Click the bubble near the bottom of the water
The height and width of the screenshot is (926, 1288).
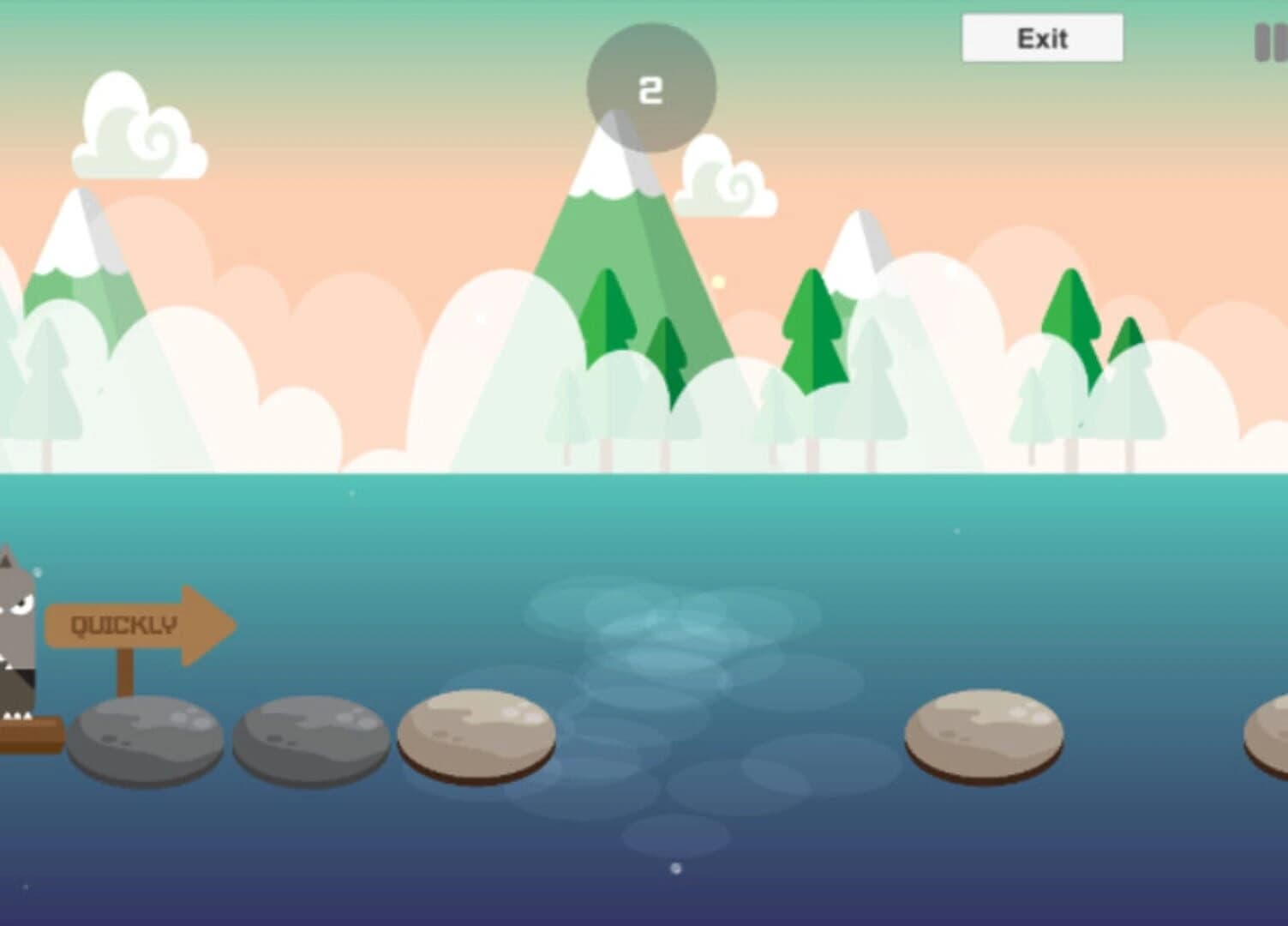pyautogui.click(x=676, y=869)
